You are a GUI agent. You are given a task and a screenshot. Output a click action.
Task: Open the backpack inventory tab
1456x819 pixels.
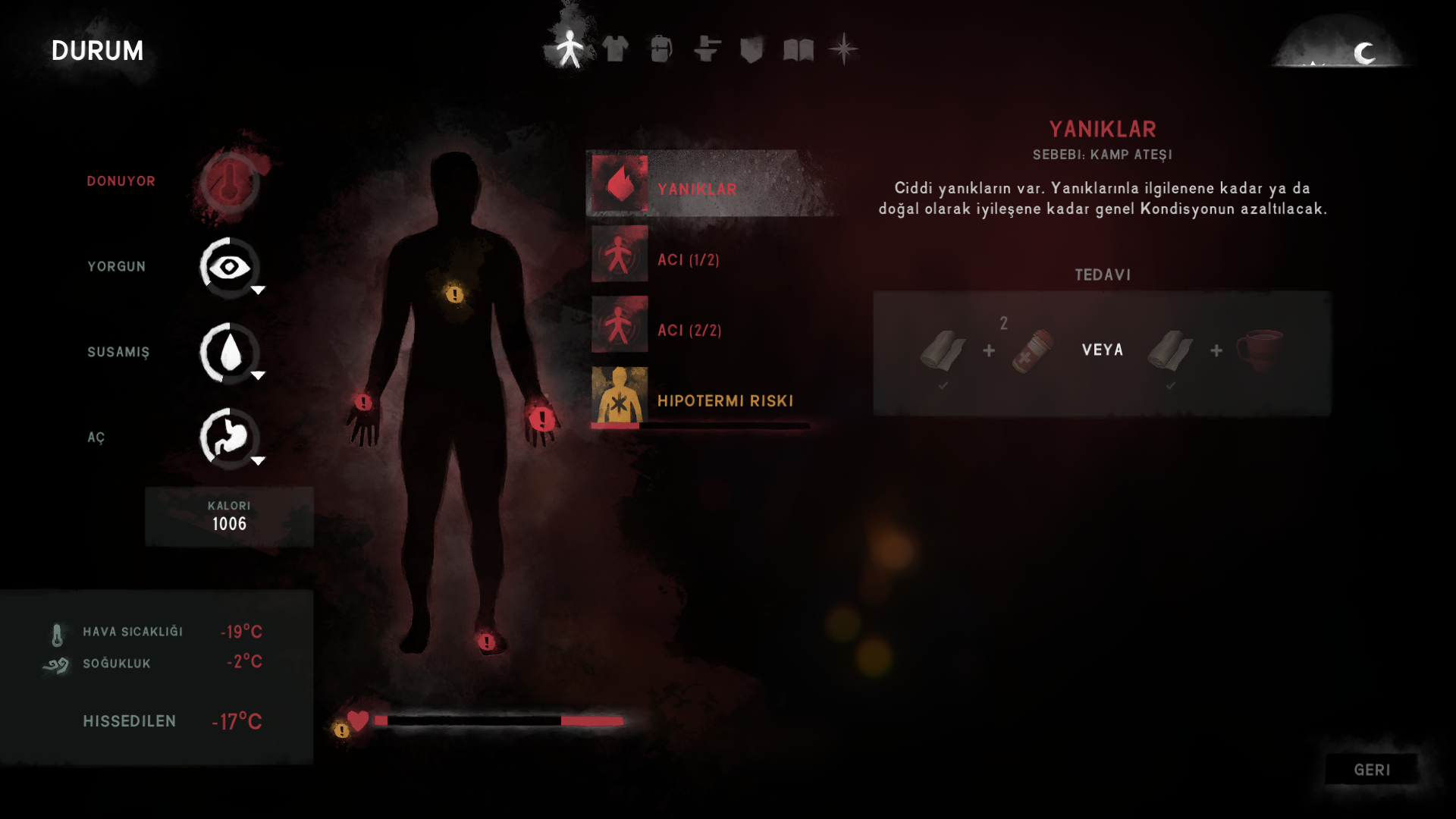coord(661,49)
